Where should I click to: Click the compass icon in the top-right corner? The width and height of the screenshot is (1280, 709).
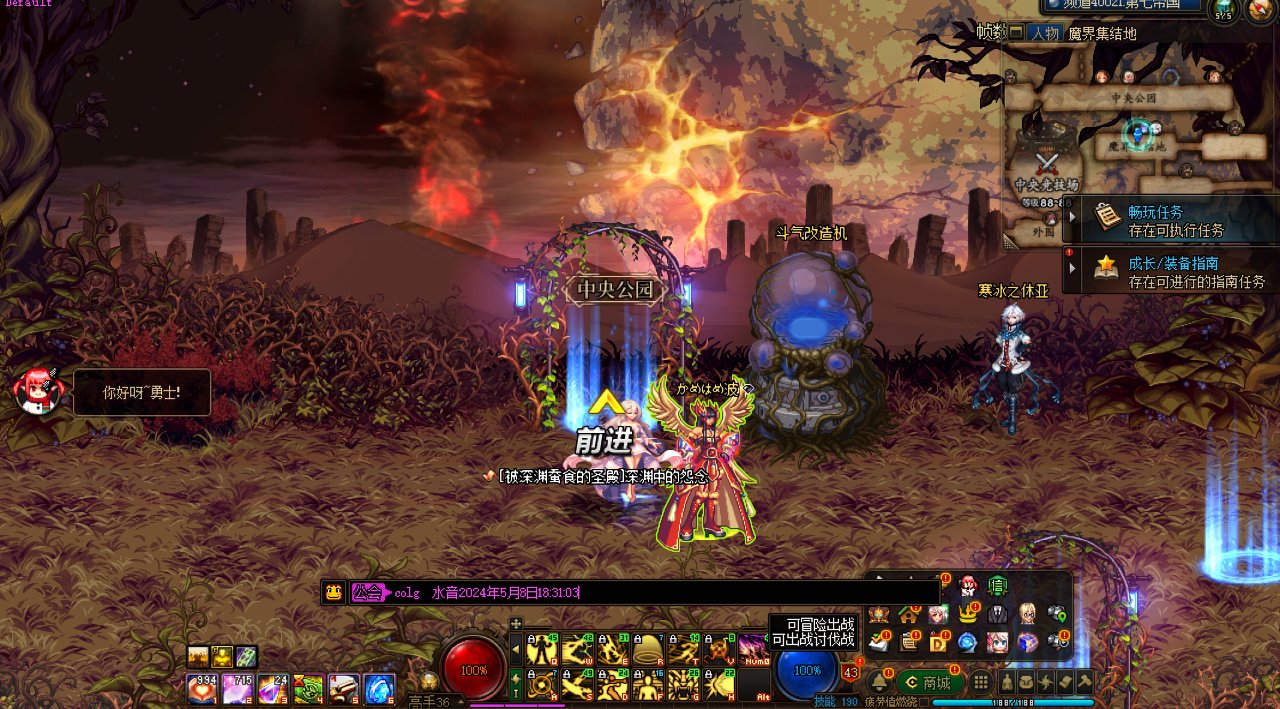tap(1258, 10)
